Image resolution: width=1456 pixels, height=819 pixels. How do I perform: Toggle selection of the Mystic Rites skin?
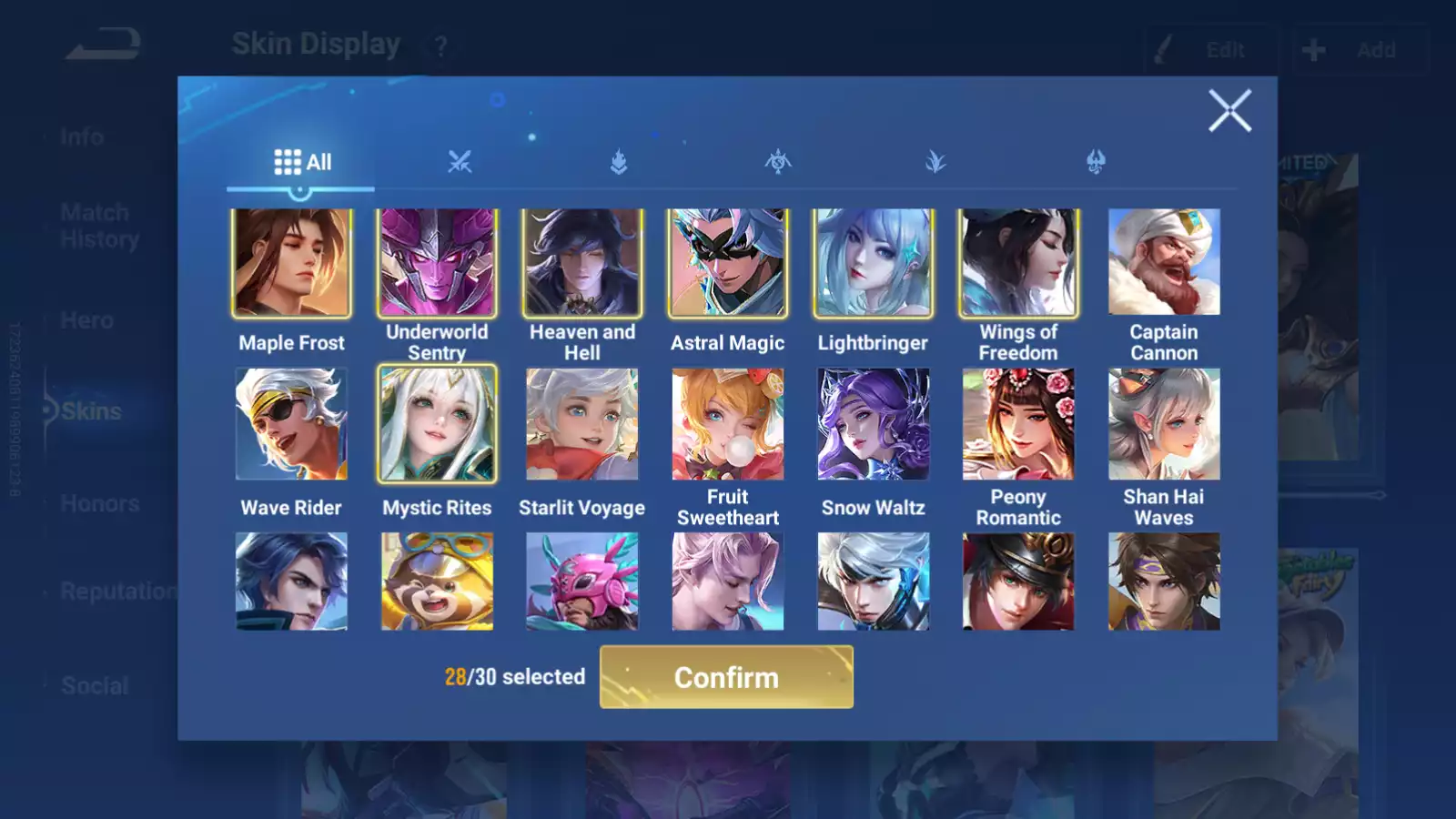click(x=437, y=425)
